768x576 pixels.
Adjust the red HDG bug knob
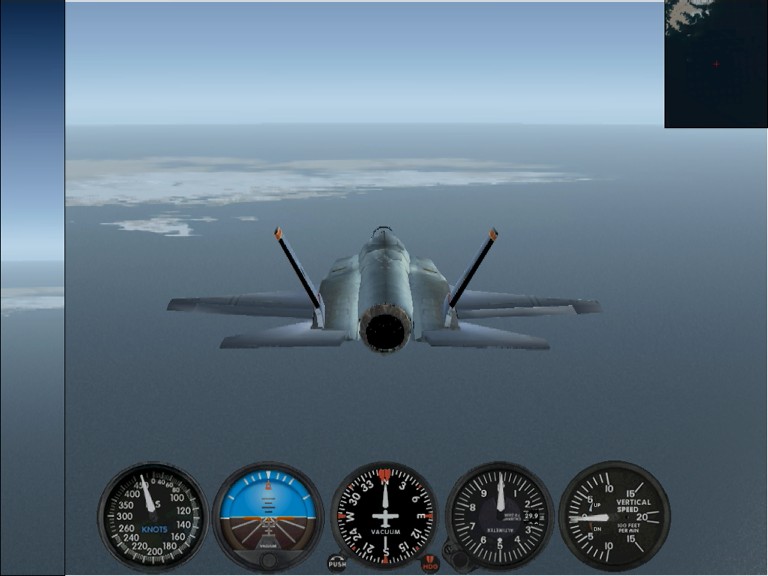pos(430,563)
